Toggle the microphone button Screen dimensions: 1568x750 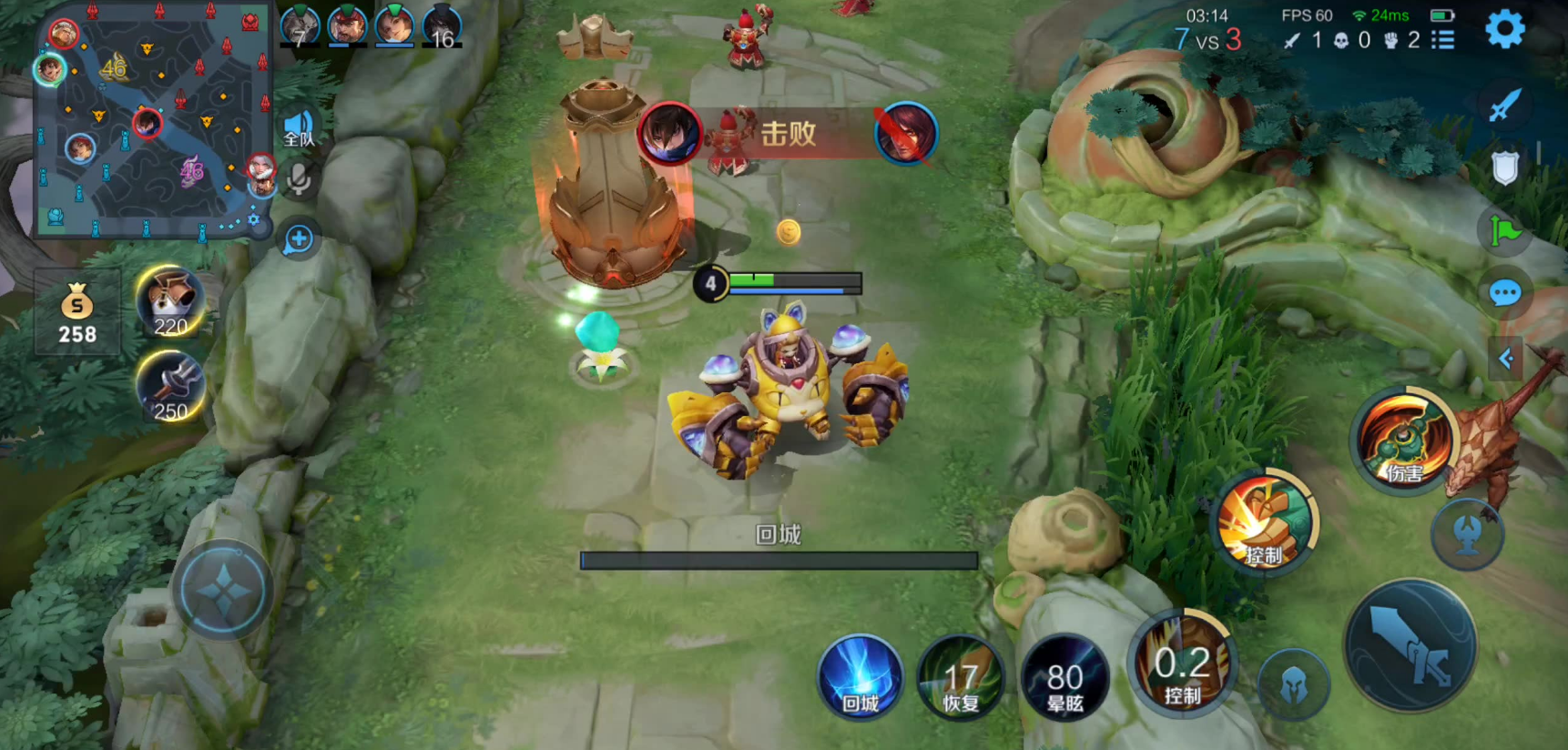(299, 179)
